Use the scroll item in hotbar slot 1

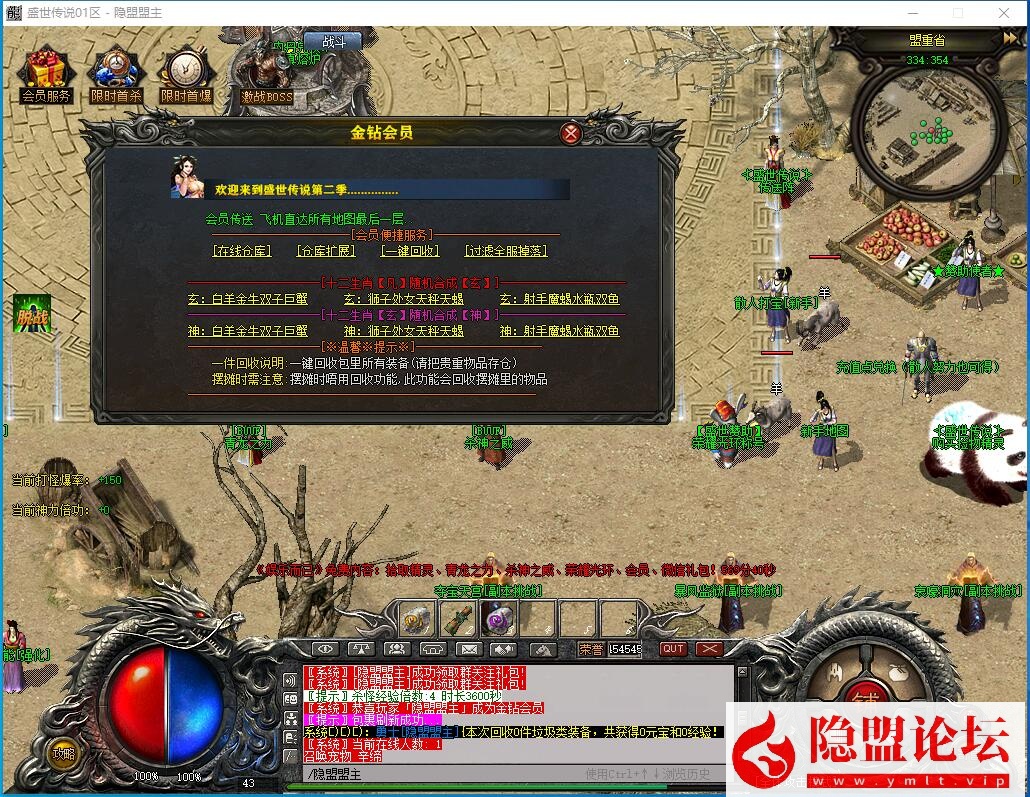(x=416, y=620)
